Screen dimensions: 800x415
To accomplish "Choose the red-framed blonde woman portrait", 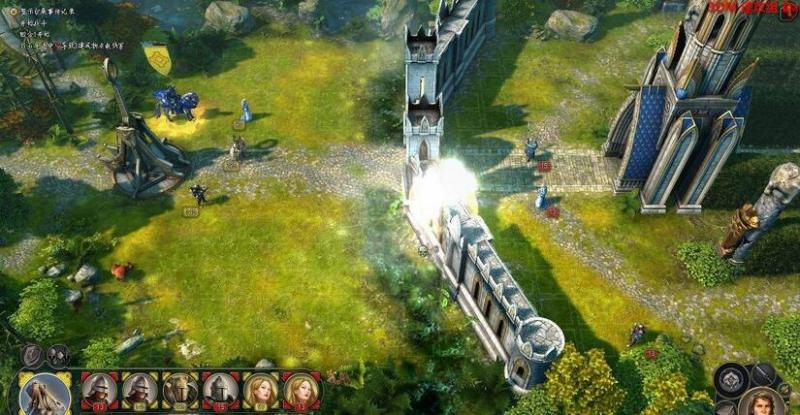I will 301,390.
